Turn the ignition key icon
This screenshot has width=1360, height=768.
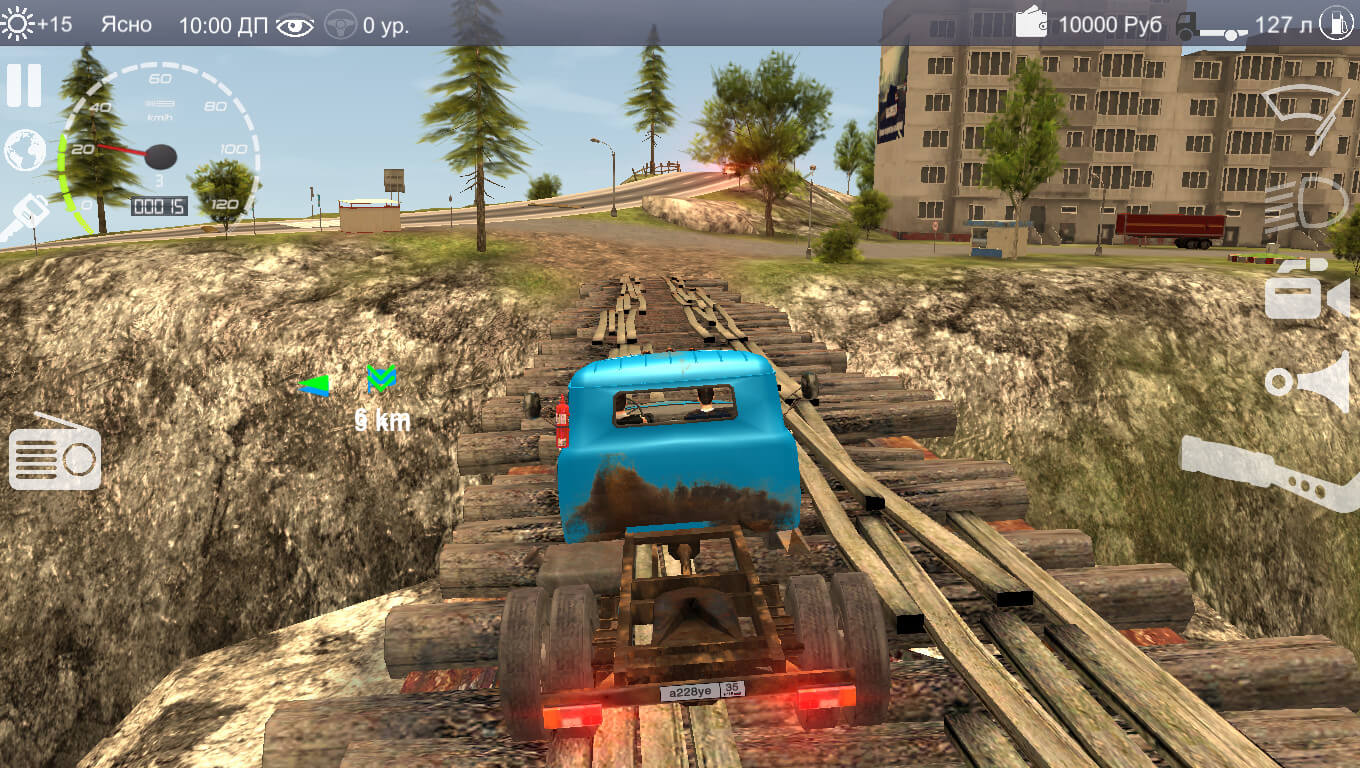point(24,217)
